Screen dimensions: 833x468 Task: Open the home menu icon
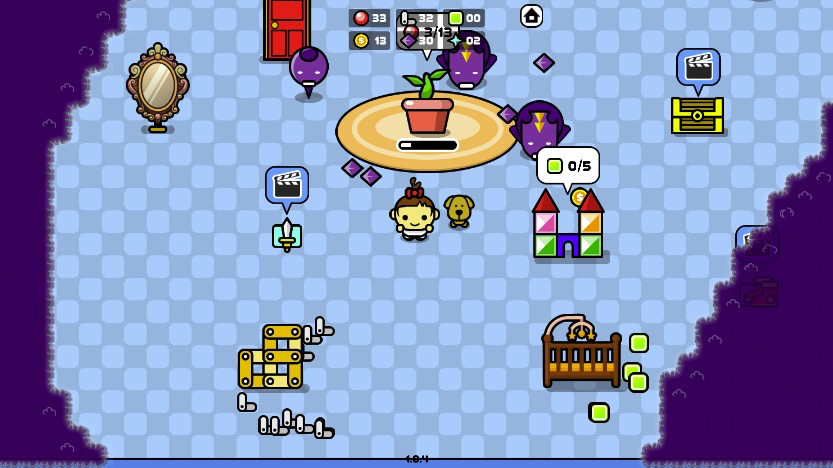point(531,16)
